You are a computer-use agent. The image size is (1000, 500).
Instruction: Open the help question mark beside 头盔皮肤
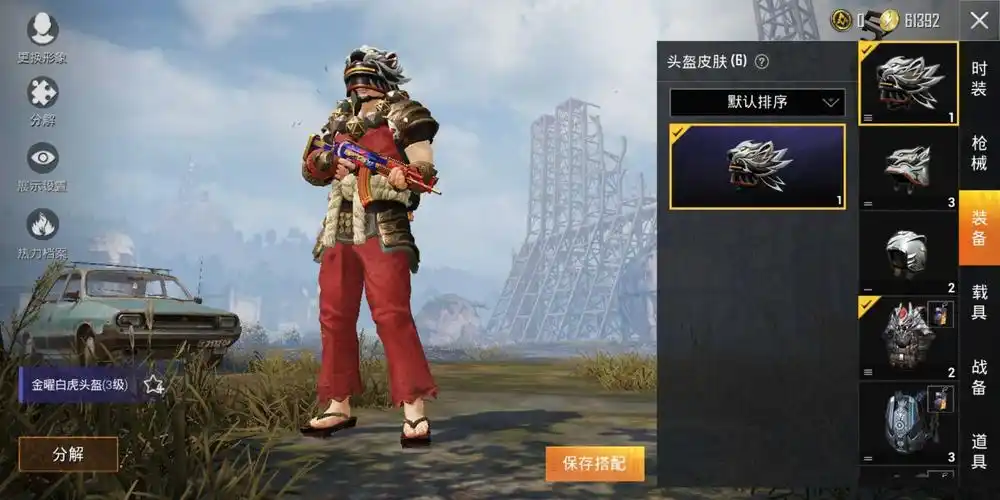pyautogui.click(x=762, y=62)
